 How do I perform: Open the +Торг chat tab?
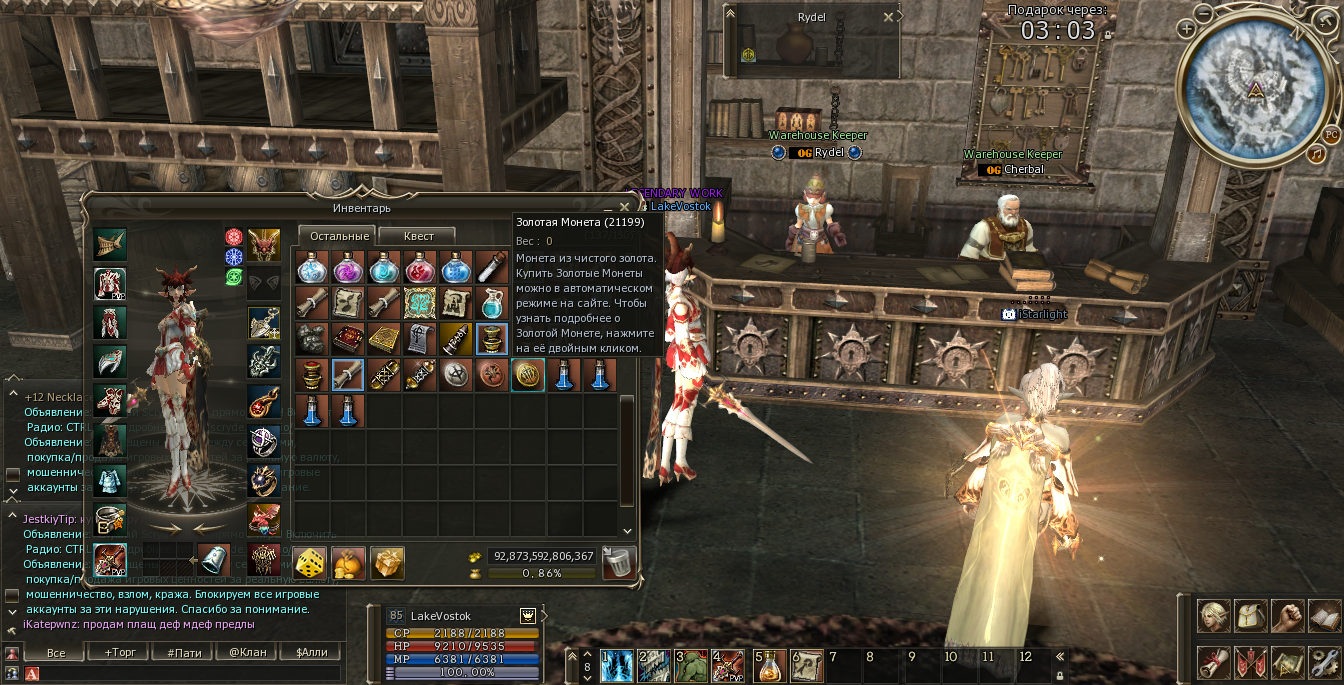click(120, 653)
